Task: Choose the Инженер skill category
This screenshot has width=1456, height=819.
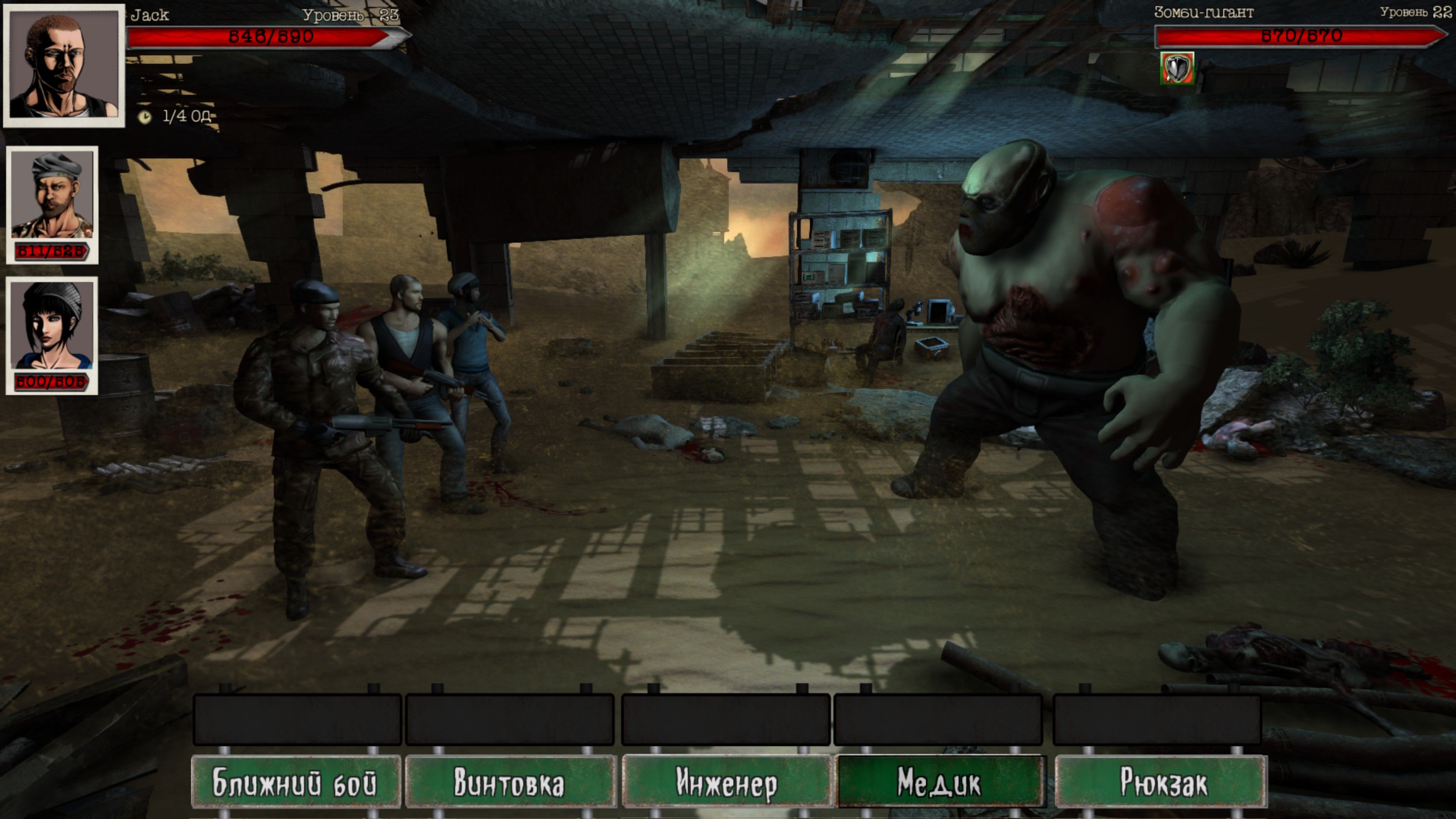Action: 726,783
